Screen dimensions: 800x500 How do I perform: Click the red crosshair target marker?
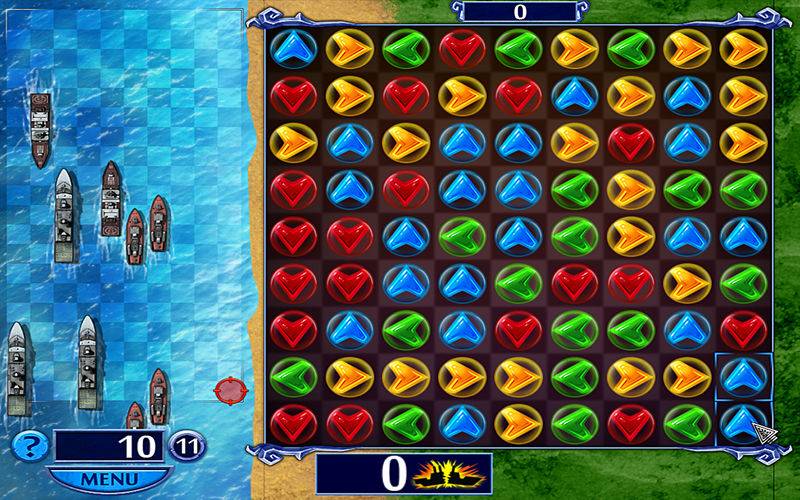pos(229,389)
